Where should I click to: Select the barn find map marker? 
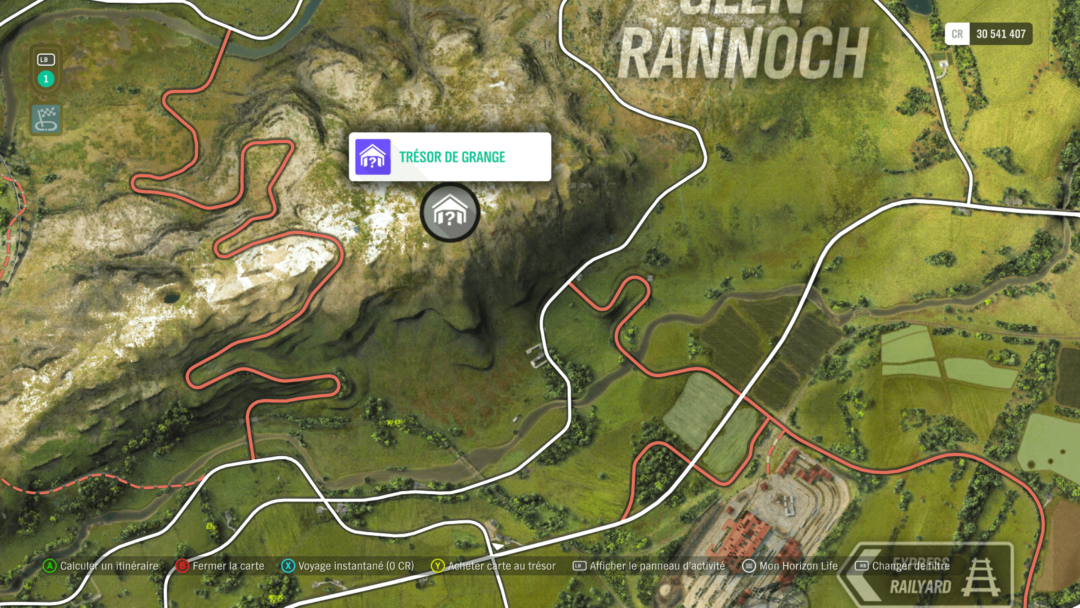(450, 212)
